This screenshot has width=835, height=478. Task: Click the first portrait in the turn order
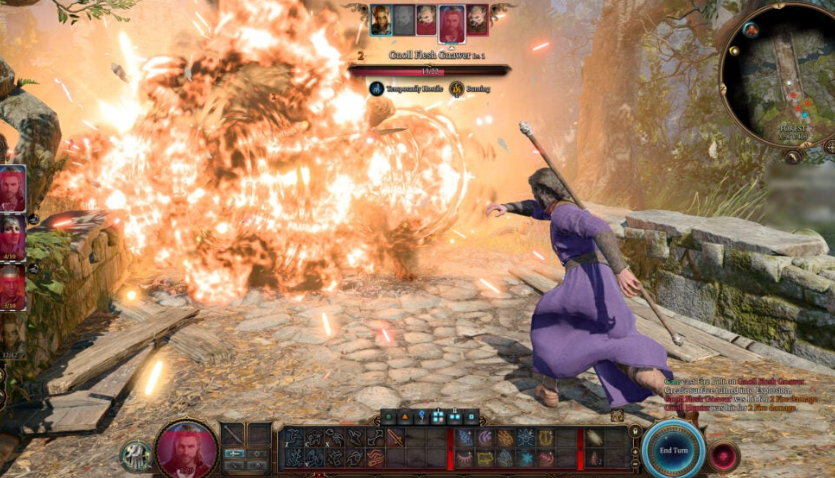tap(381, 19)
